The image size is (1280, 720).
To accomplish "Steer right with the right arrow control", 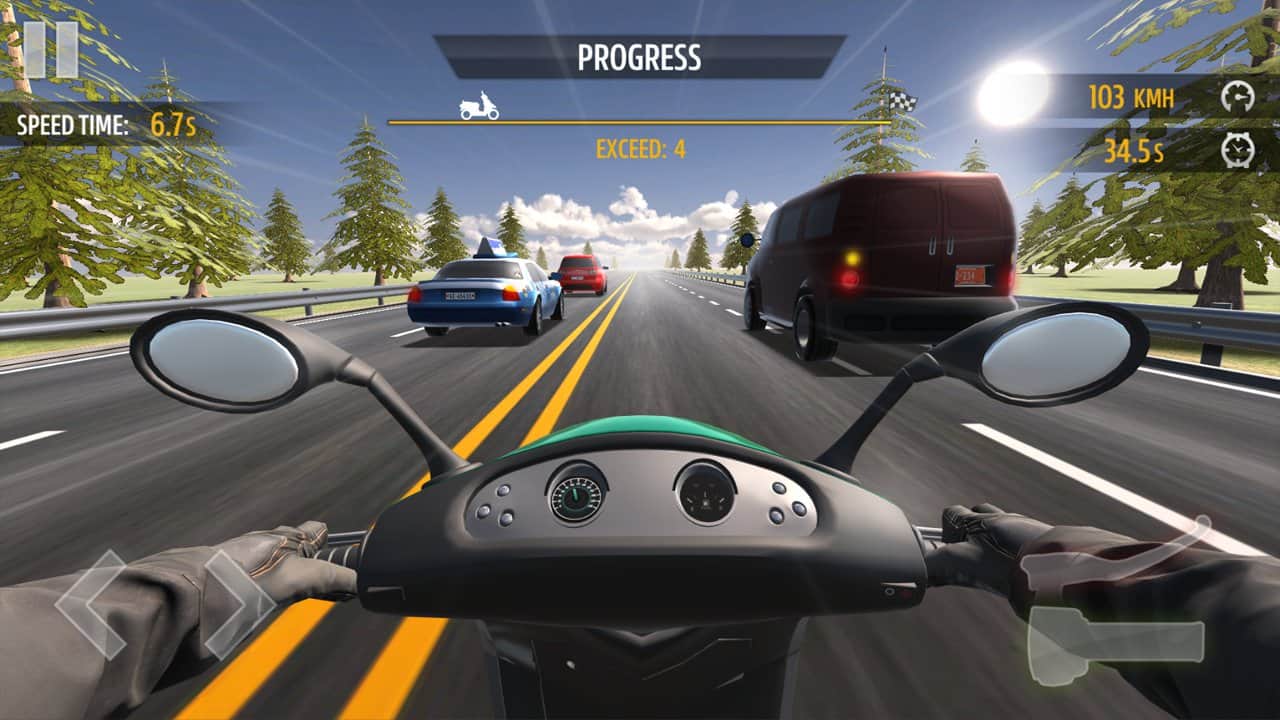I will 240,603.
